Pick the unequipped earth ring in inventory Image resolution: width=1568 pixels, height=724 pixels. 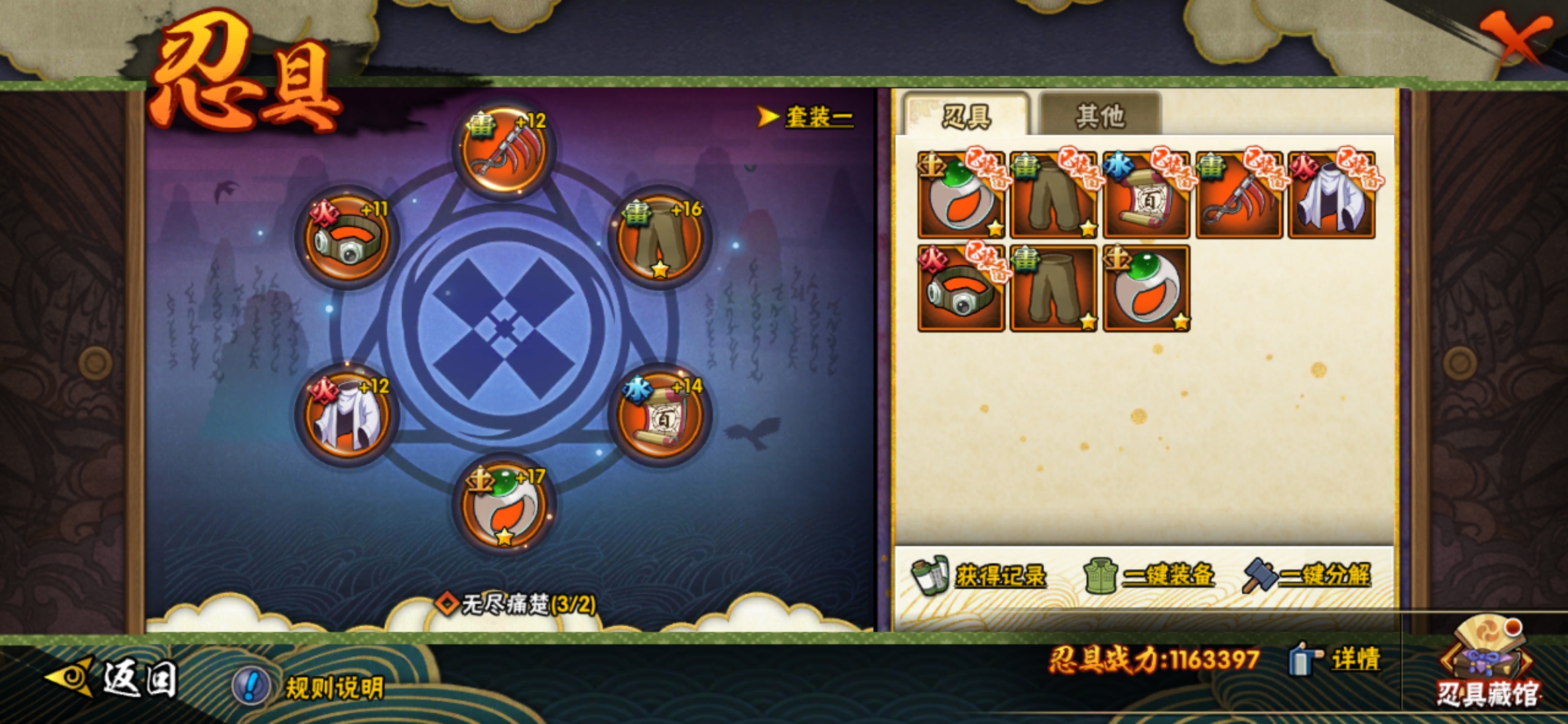click(1146, 288)
